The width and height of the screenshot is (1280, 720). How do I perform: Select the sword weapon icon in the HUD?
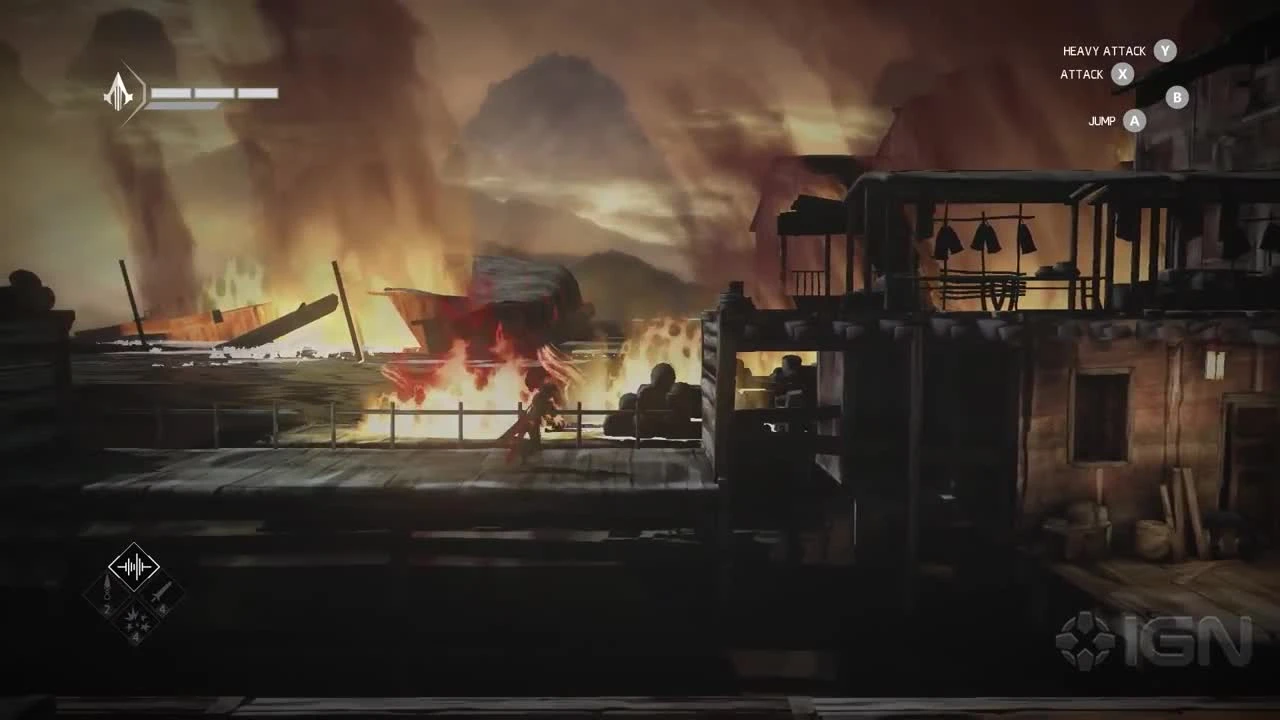click(161, 590)
